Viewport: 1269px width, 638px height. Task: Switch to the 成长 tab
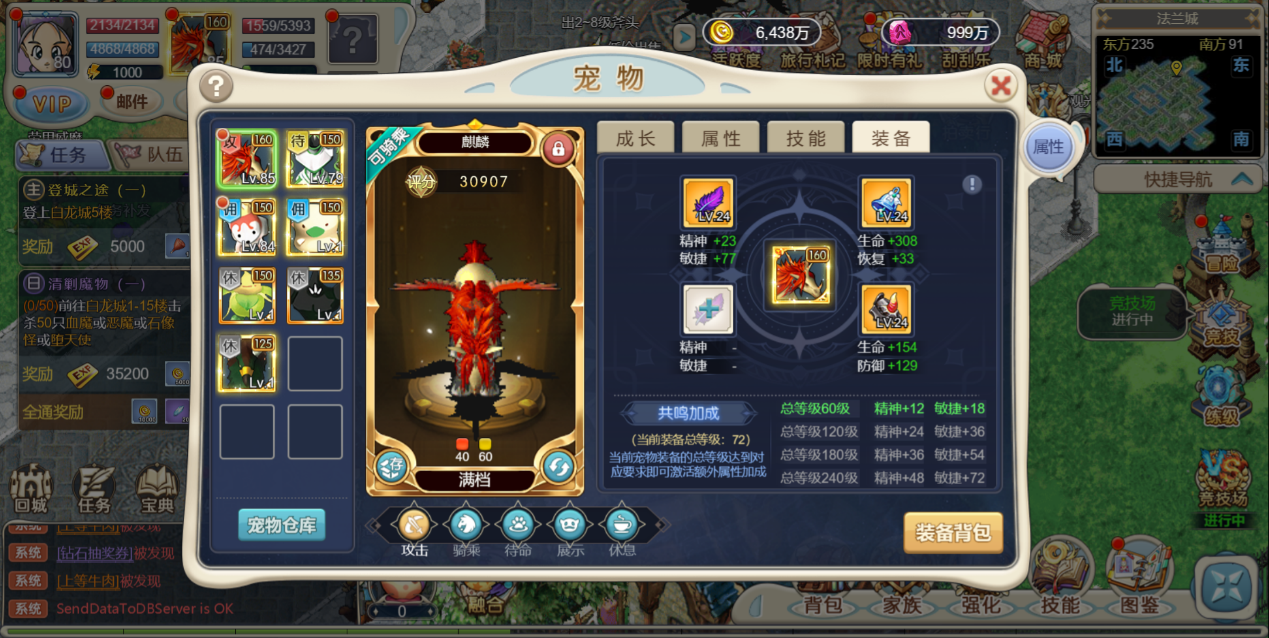(x=635, y=138)
